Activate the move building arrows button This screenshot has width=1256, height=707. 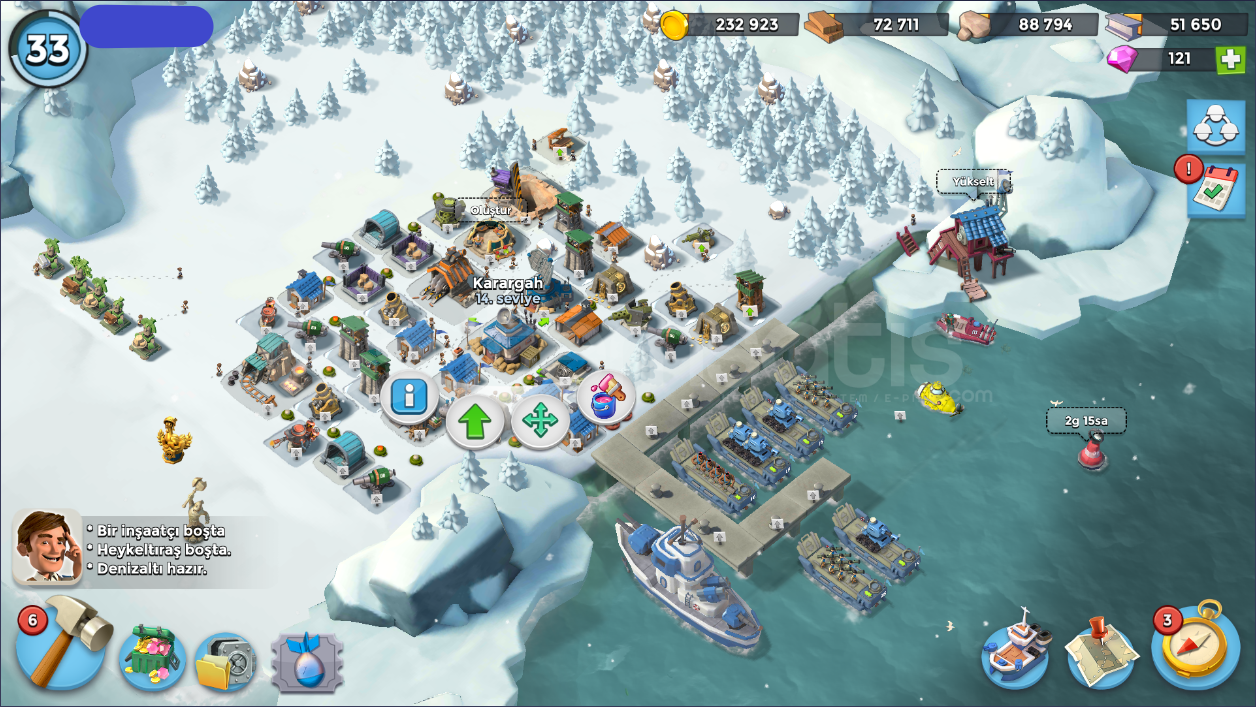click(x=540, y=422)
